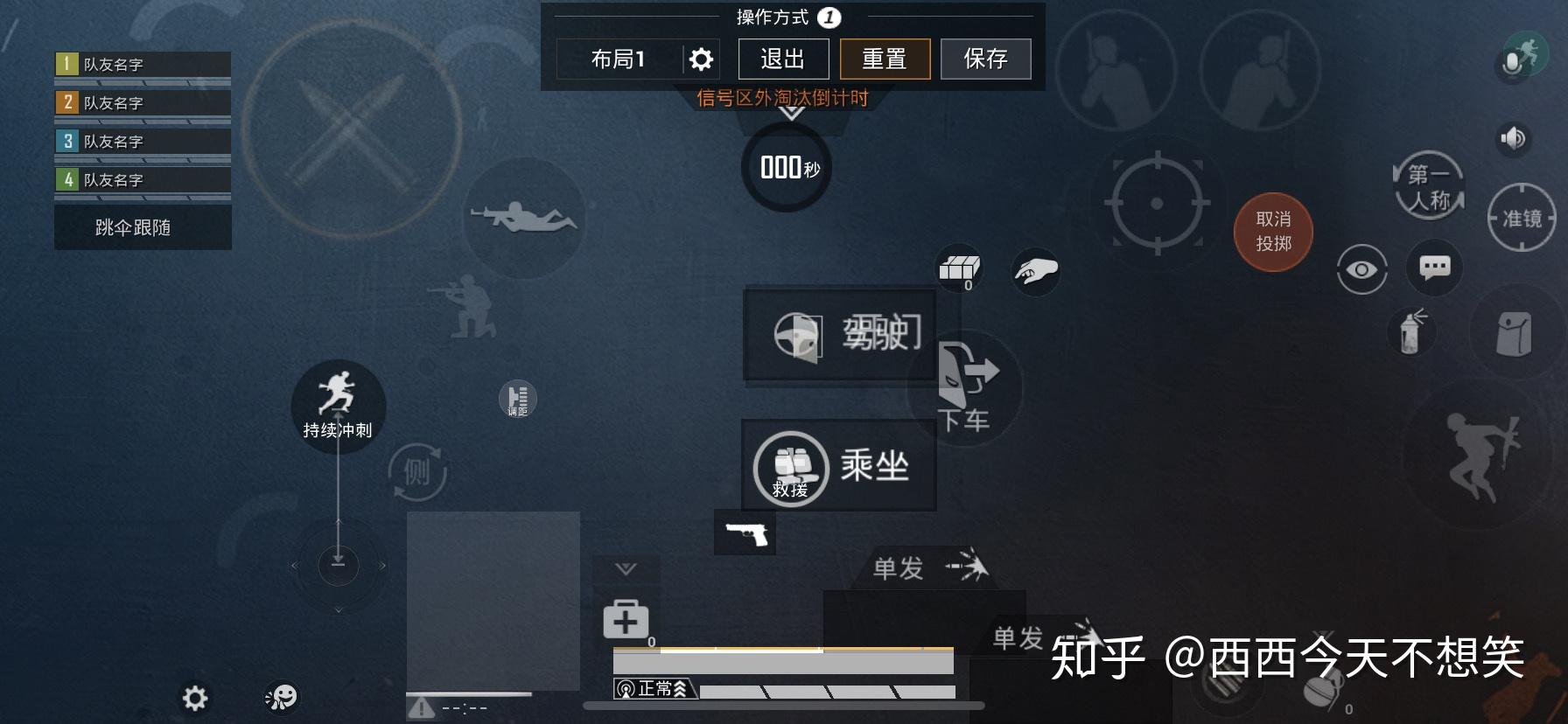Tap the grenade pointing-hand throw icon
Screen dimensions: 1568x724
point(1036,272)
